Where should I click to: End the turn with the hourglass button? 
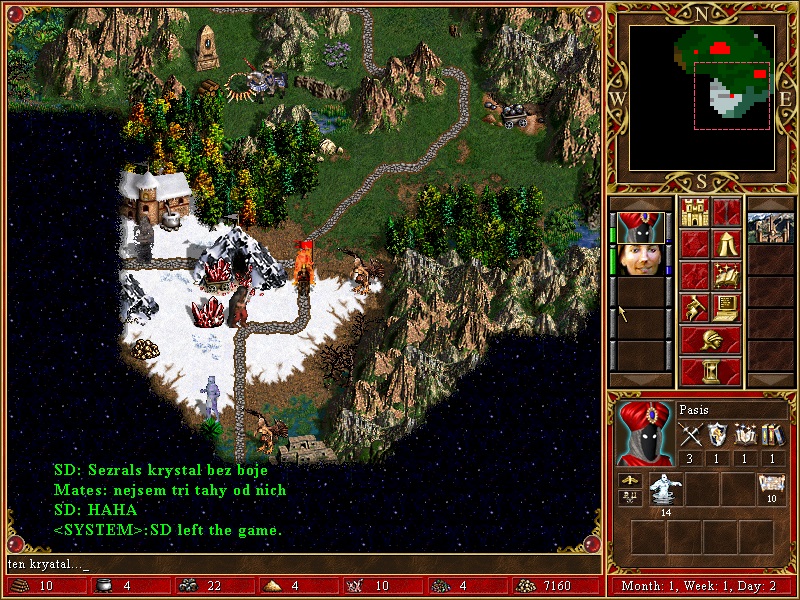tap(710, 372)
